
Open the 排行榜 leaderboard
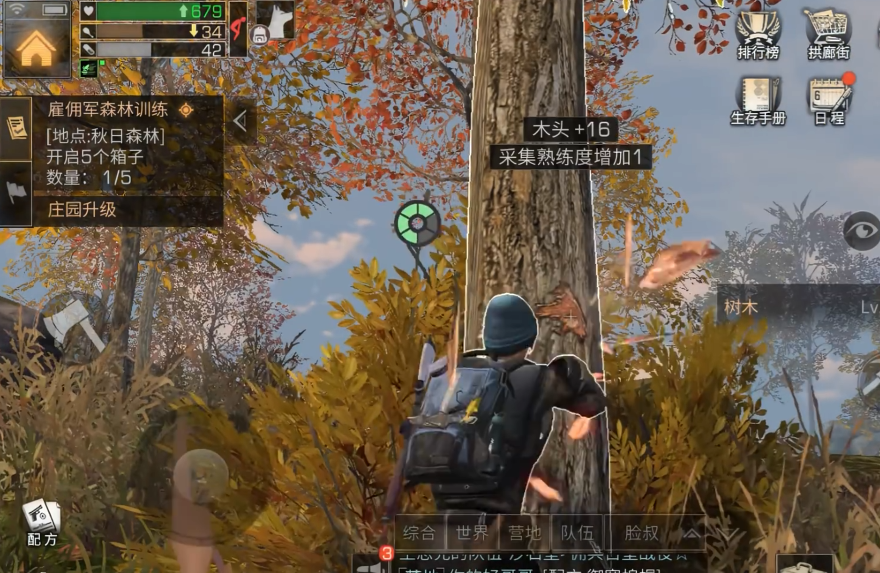(757, 34)
